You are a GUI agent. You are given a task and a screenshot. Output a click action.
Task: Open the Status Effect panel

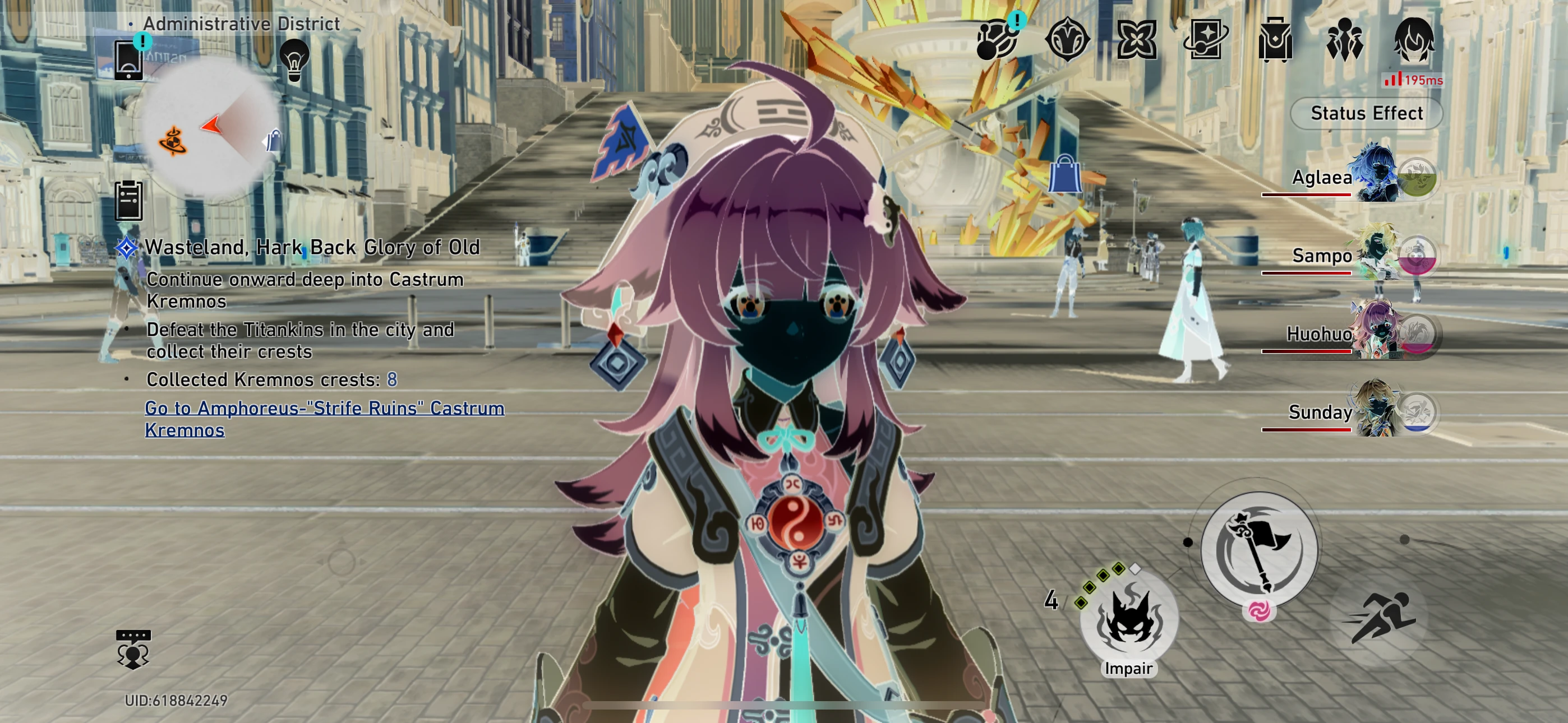click(1366, 113)
